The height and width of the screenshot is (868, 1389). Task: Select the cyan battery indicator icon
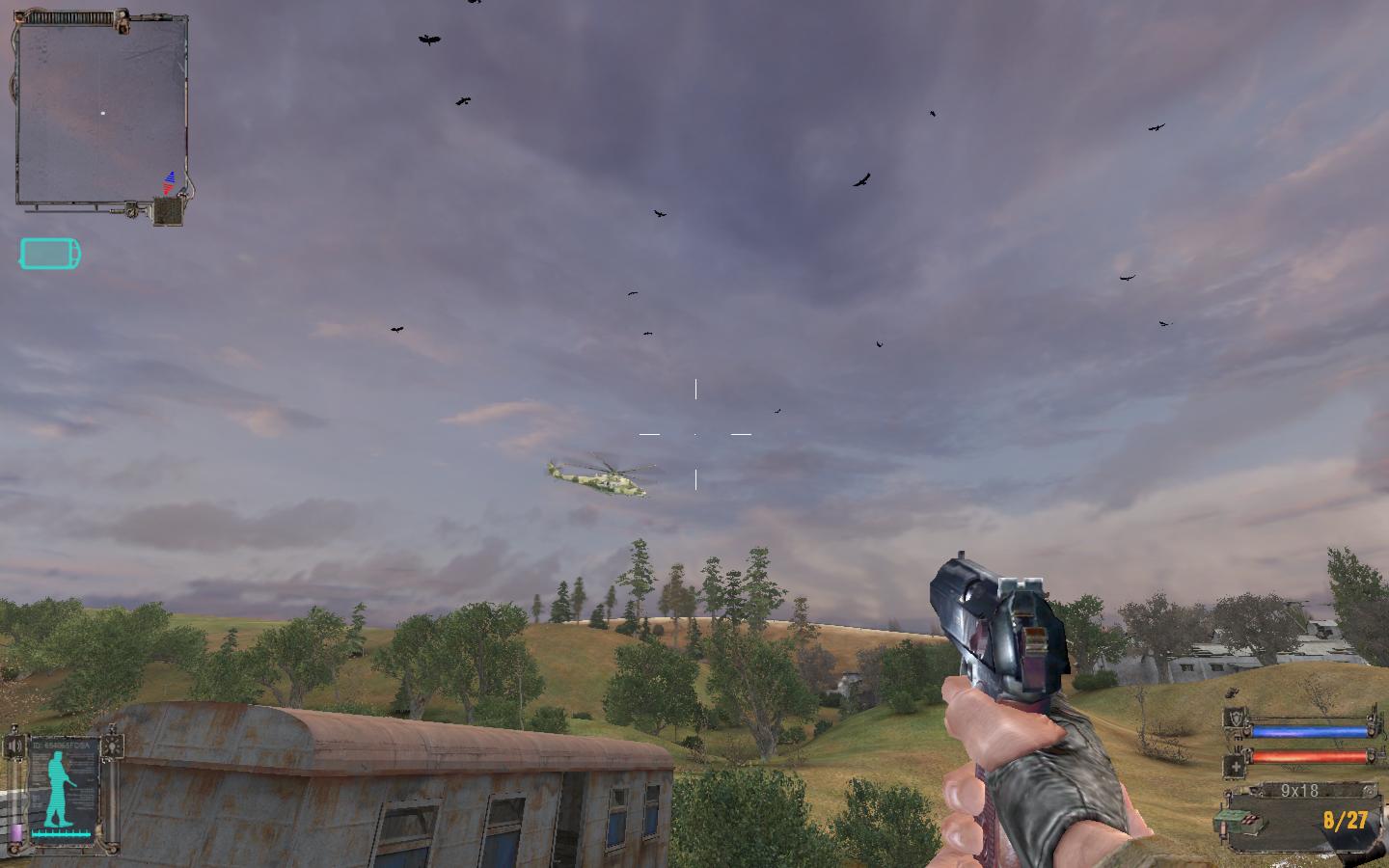click(50, 255)
